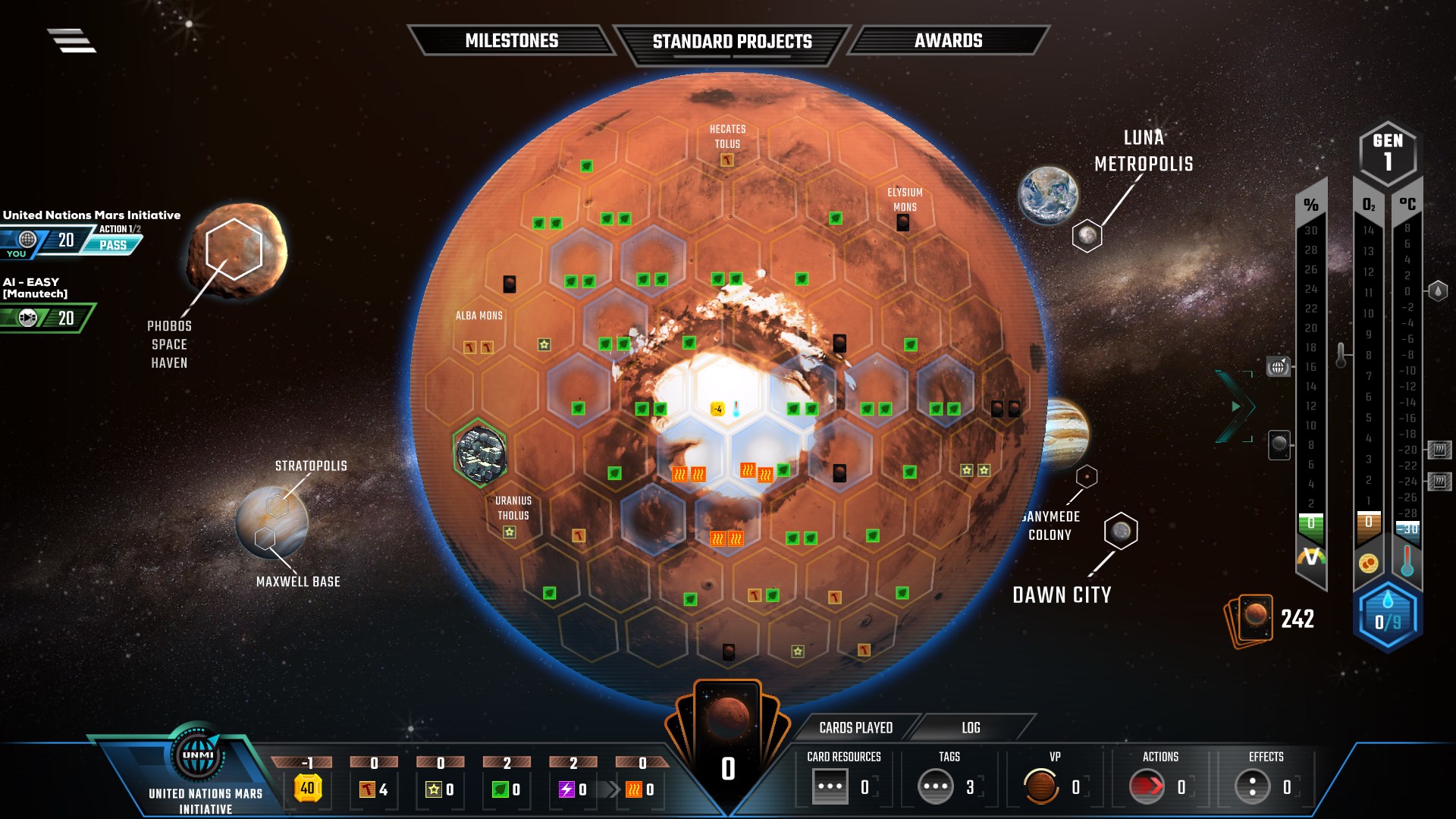Screen dimensions: 1456x819
Task: Open the Milestones panel
Action: click(x=511, y=41)
